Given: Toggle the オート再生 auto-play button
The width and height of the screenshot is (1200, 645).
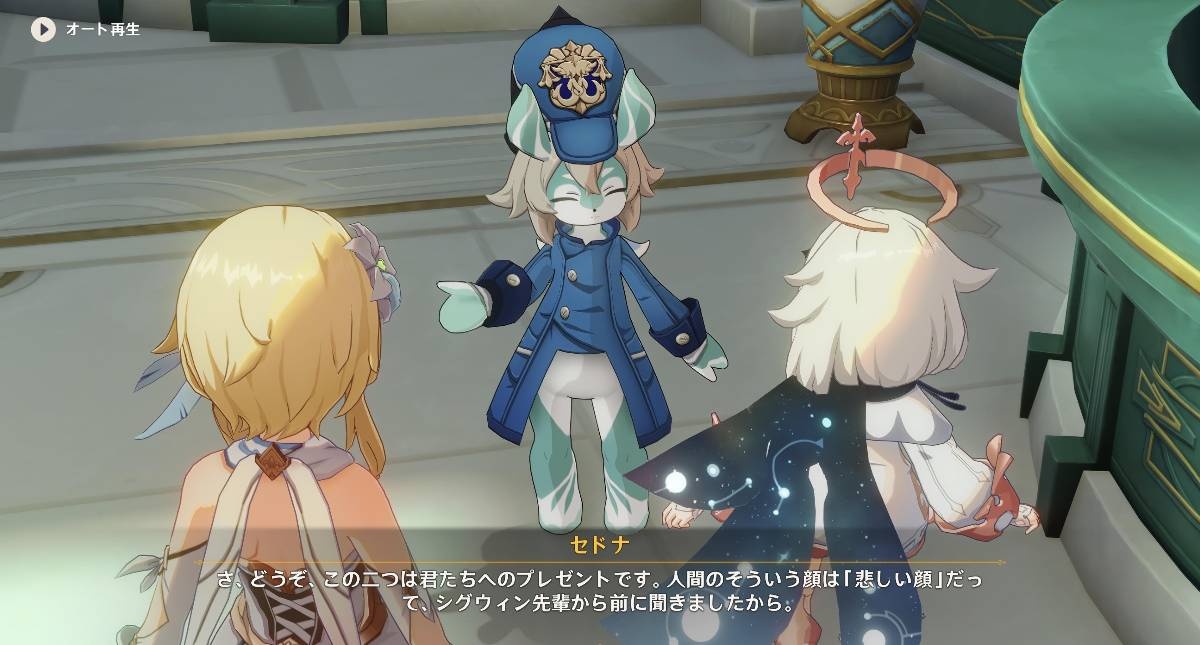Looking at the screenshot, I should pos(43,29).
